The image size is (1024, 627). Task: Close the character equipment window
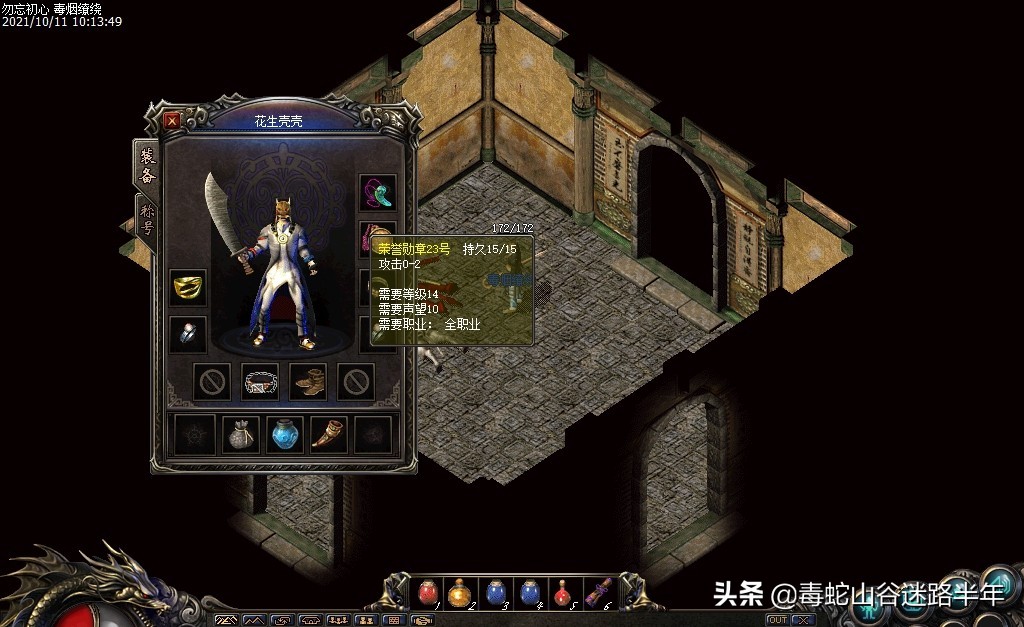pyautogui.click(x=172, y=121)
